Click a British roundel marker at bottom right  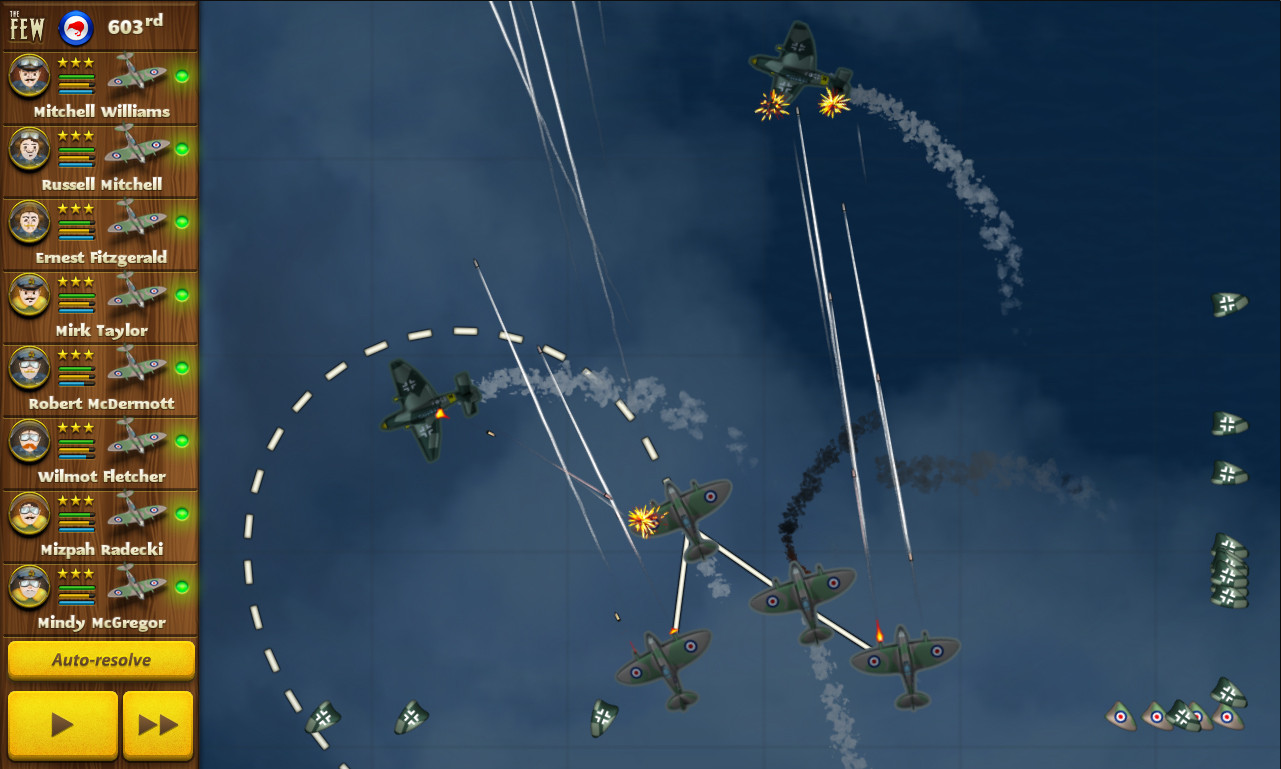coord(1122,719)
